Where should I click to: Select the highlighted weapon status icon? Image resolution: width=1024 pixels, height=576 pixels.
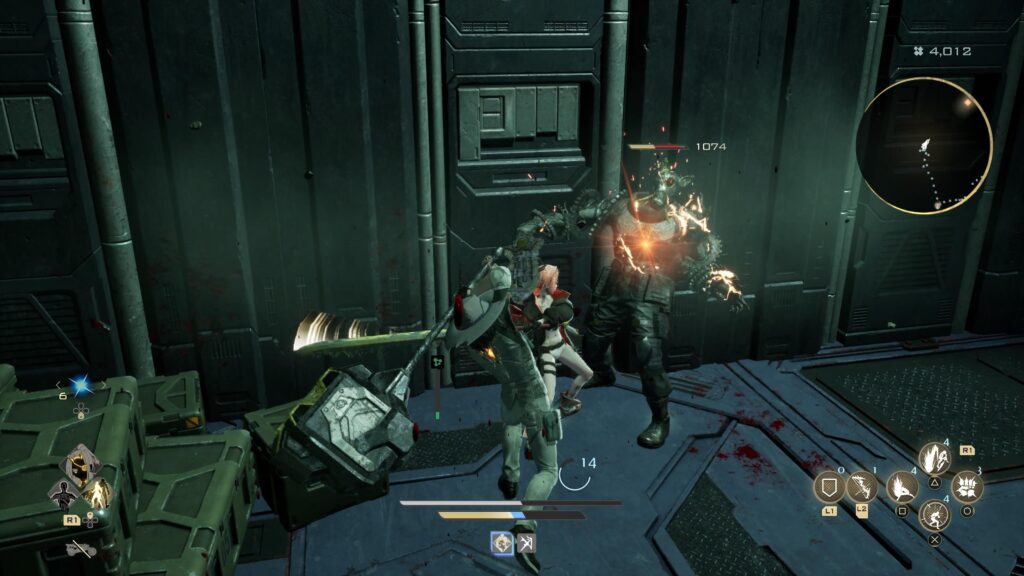click(x=502, y=543)
